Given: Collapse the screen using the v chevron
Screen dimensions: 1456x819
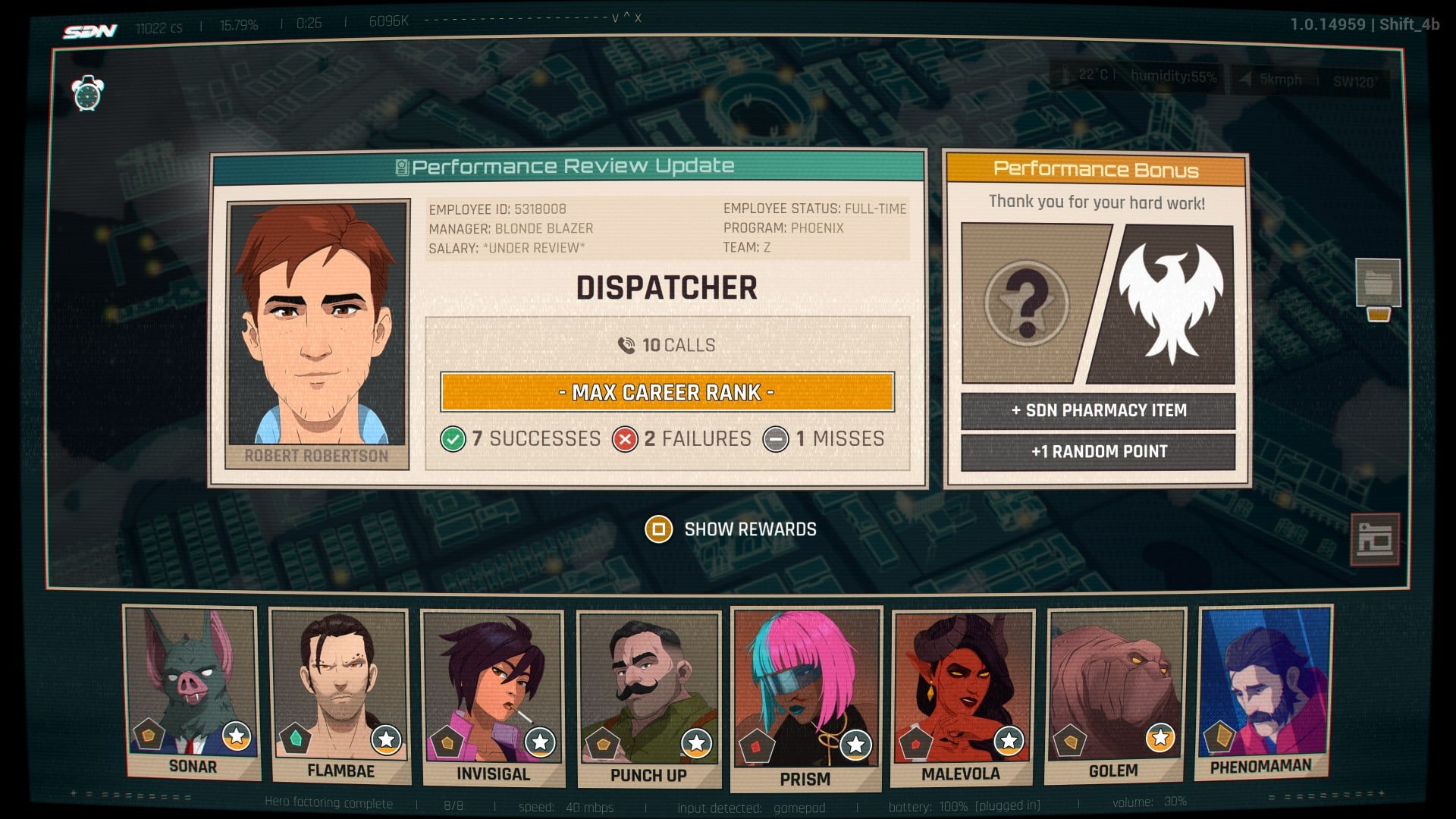Looking at the screenshot, I should click(615, 18).
